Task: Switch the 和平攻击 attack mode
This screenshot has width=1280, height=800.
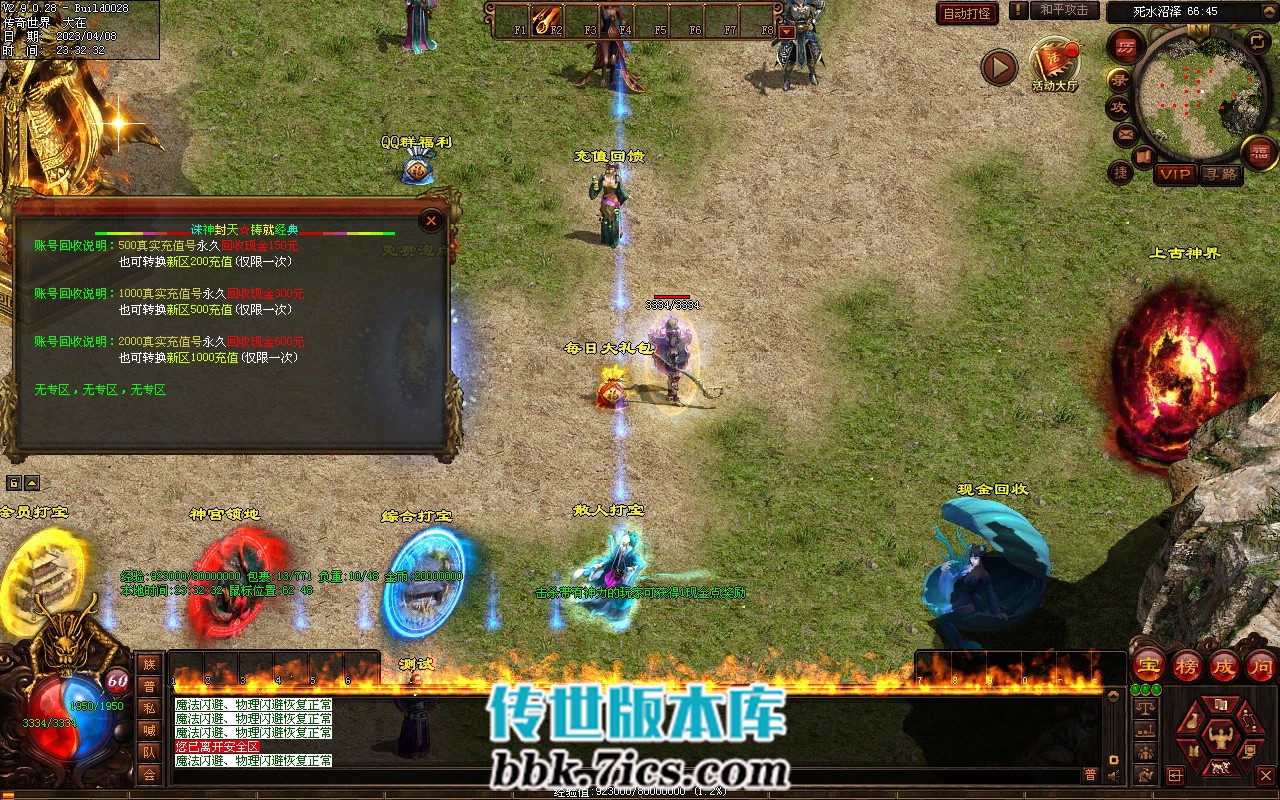Action: pos(1063,10)
